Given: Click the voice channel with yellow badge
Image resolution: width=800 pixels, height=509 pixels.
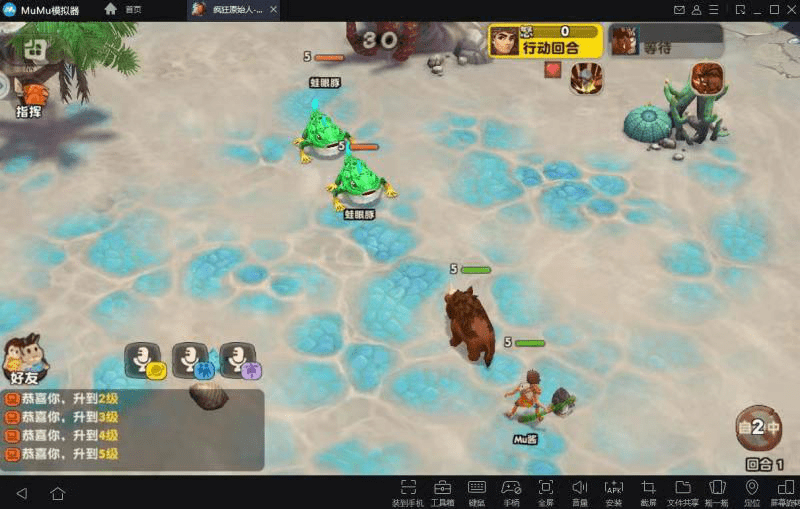Looking at the screenshot, I should pos(145,359).
